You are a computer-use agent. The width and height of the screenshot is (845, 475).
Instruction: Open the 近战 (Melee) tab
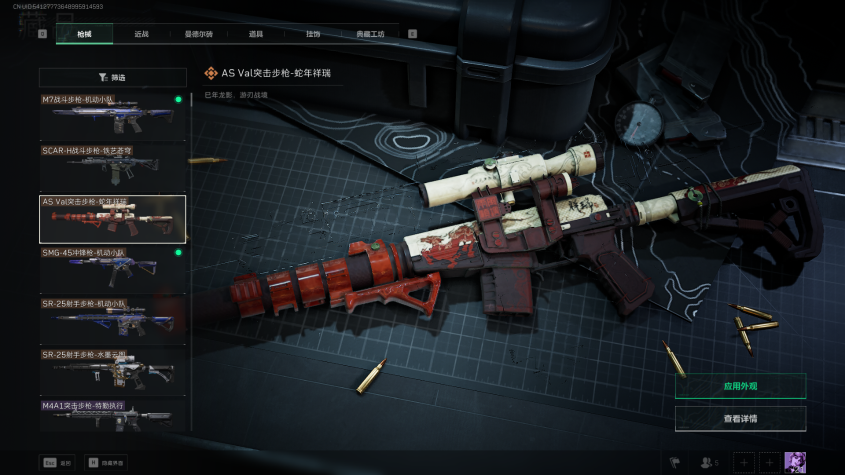[x=142, y=34]
